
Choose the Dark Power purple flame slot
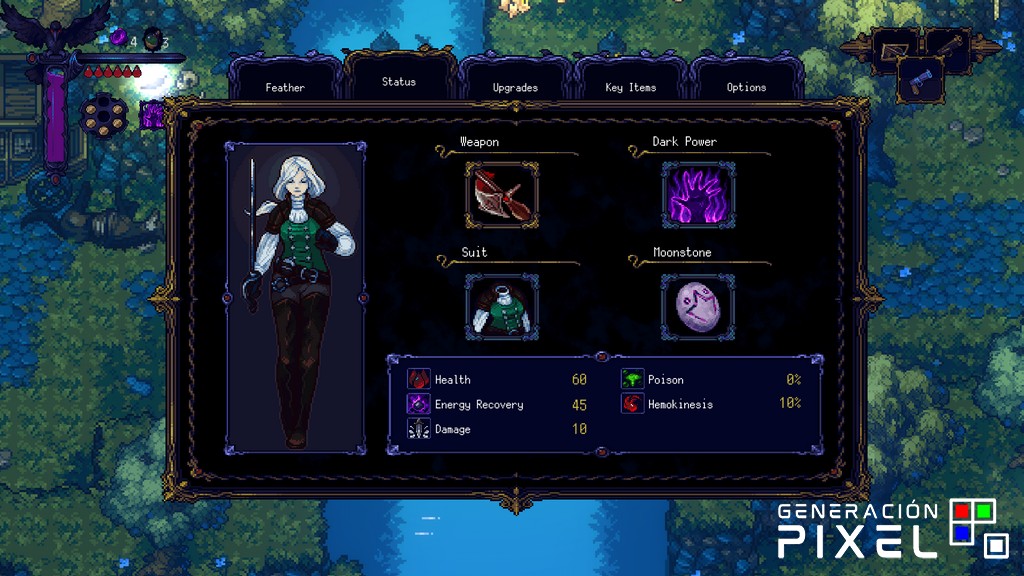[x=698, y=195]
